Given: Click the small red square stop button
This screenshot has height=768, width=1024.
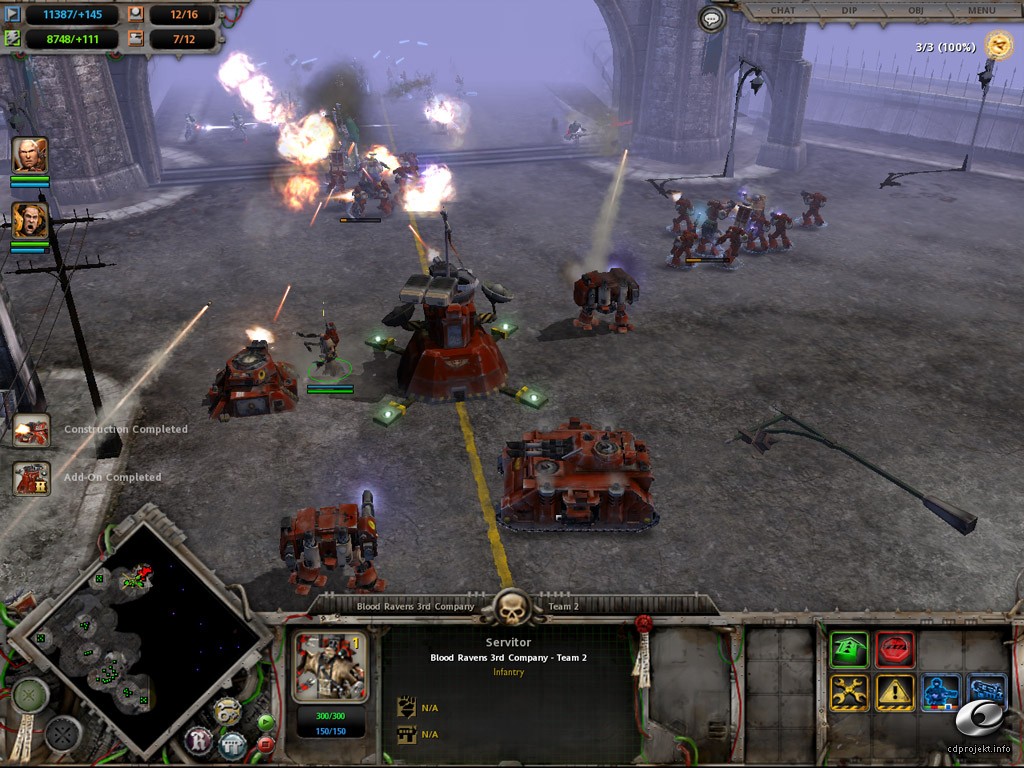Looking at the screenshot, I should [265, 743].
